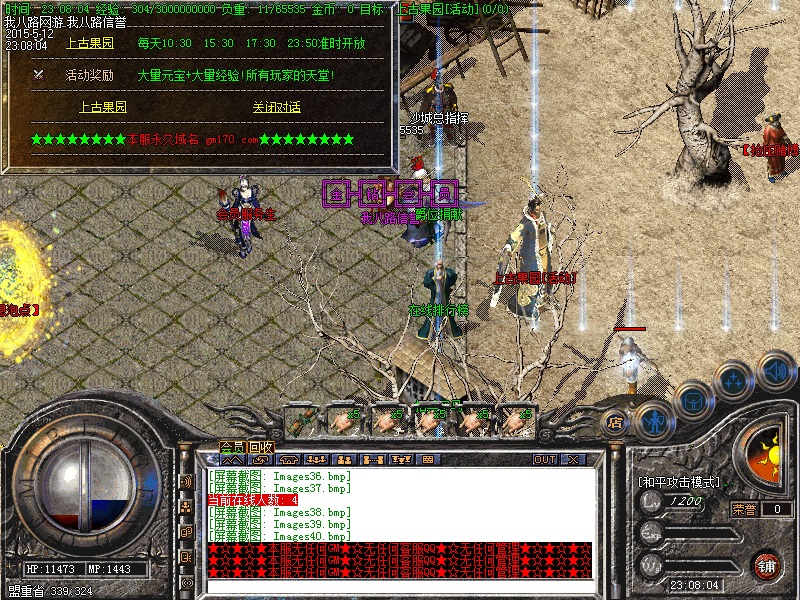Click the OUT button on chat bar
Screen dimensions: 800x600
(545, 460)
